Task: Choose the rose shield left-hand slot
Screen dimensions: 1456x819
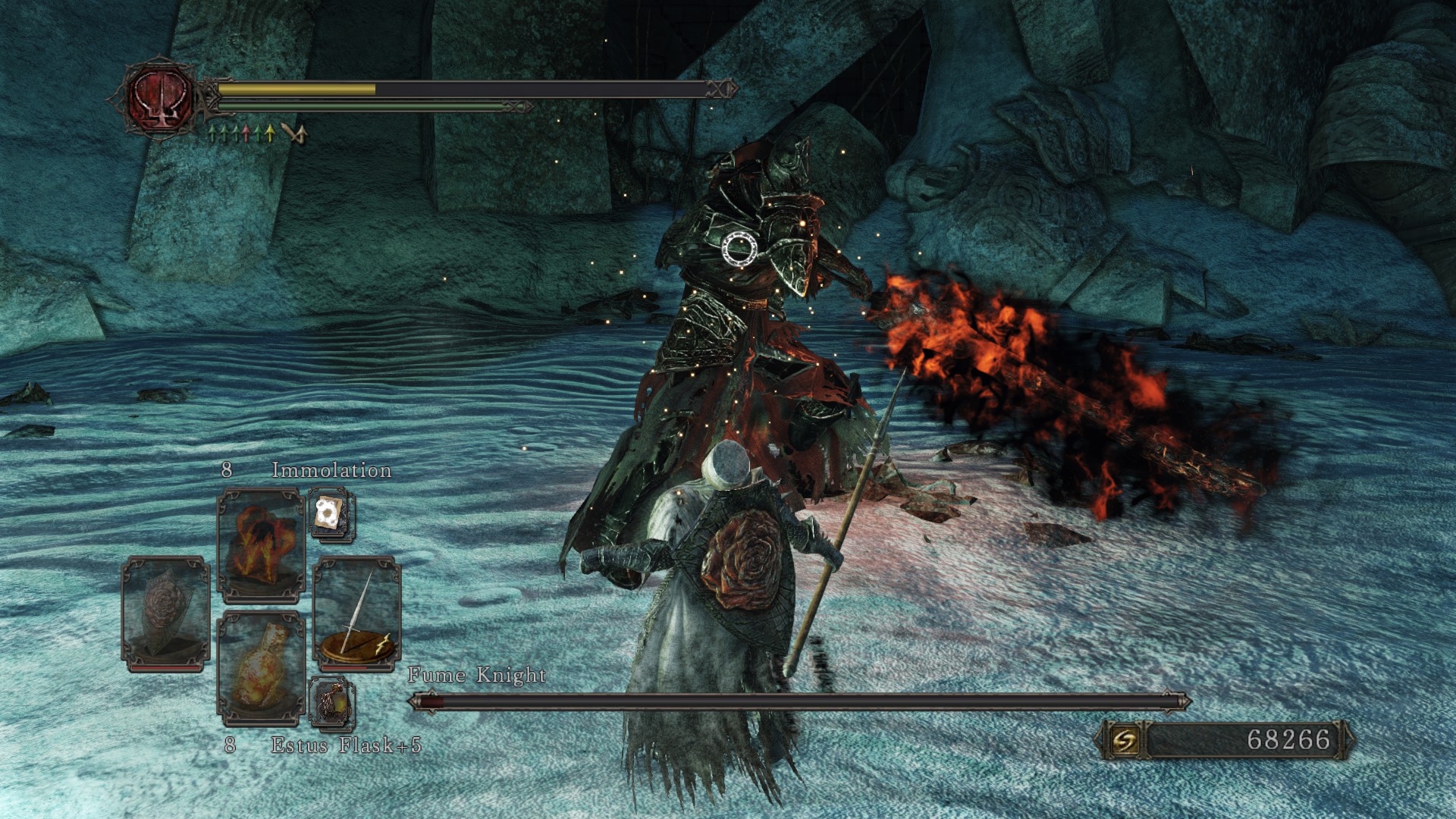Action: [165, 613]
